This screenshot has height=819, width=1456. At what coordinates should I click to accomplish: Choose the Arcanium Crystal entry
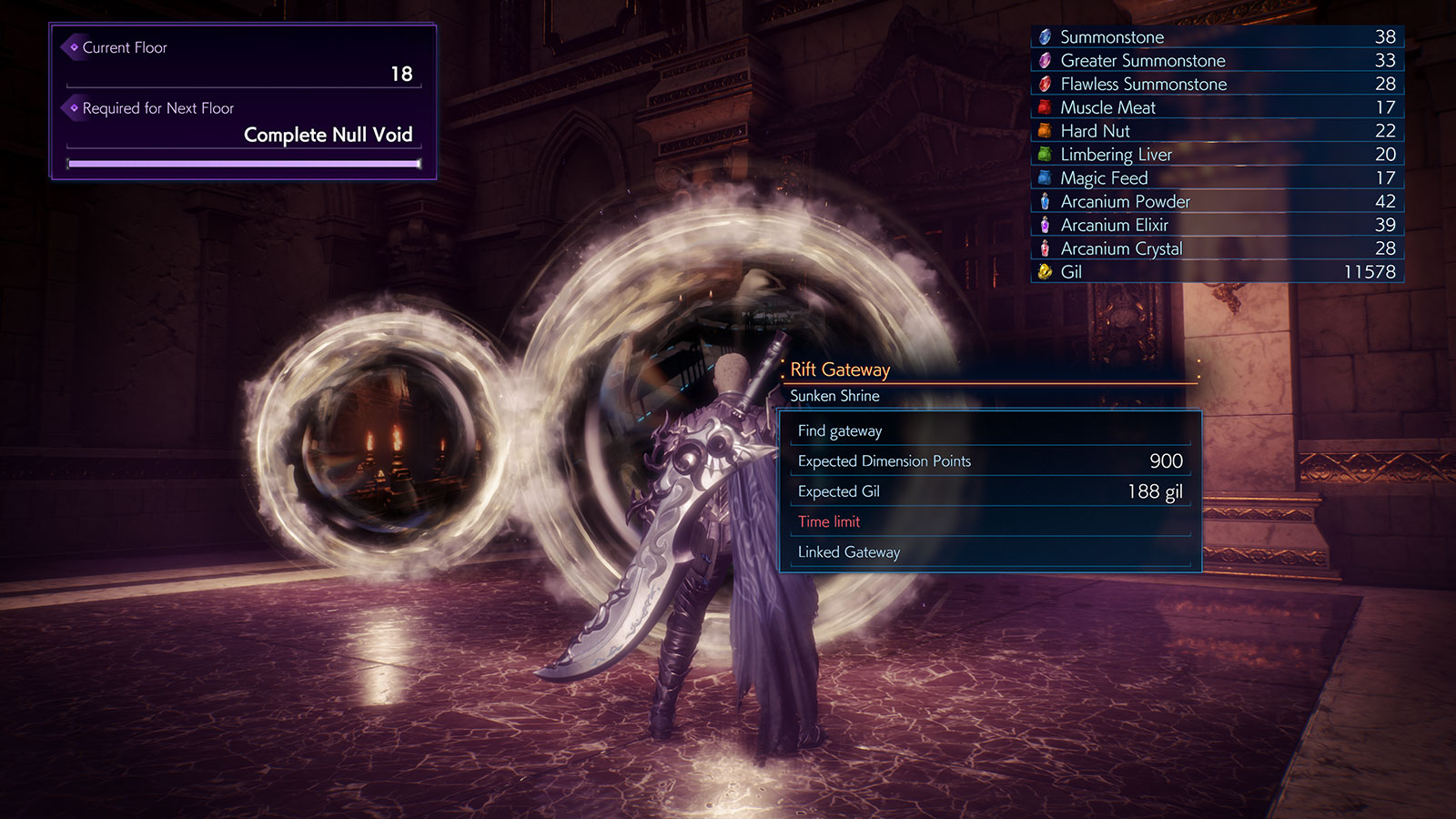point(1217,248)
